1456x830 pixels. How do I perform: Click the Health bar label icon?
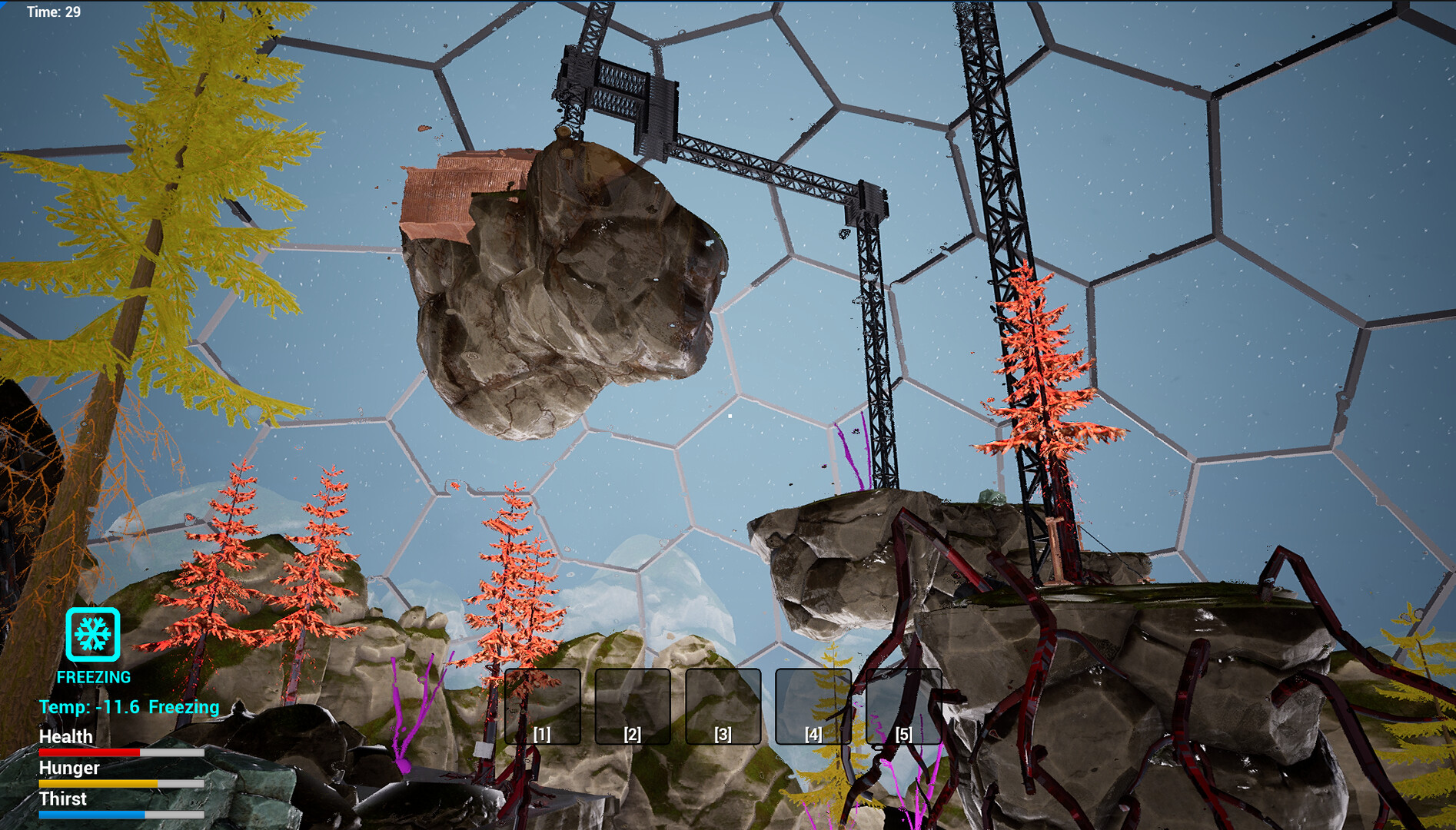pos(66,737)
